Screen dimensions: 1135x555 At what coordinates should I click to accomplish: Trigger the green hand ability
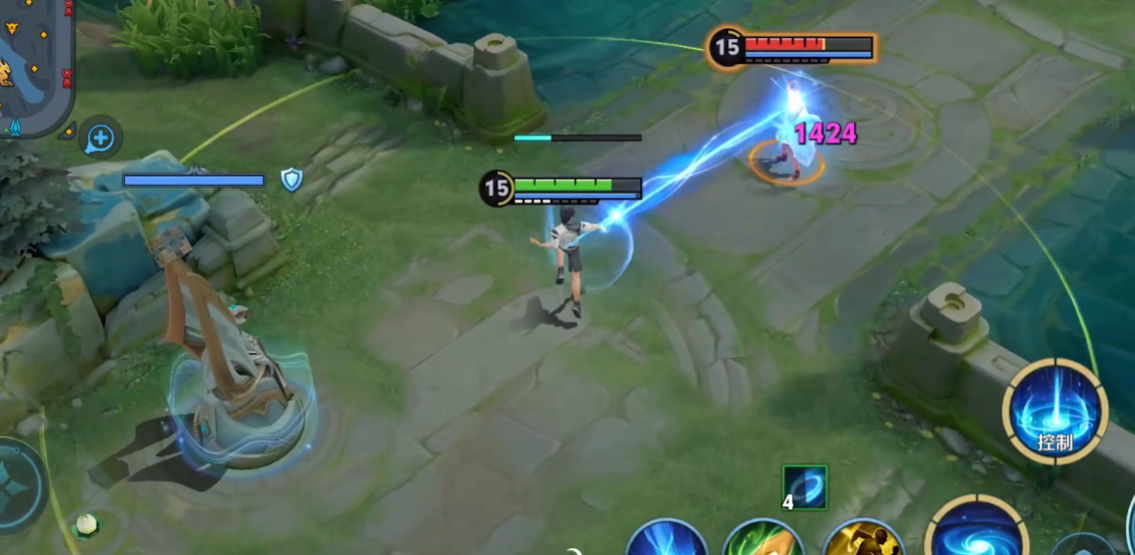pyautogui.click(x=763, y=539)
